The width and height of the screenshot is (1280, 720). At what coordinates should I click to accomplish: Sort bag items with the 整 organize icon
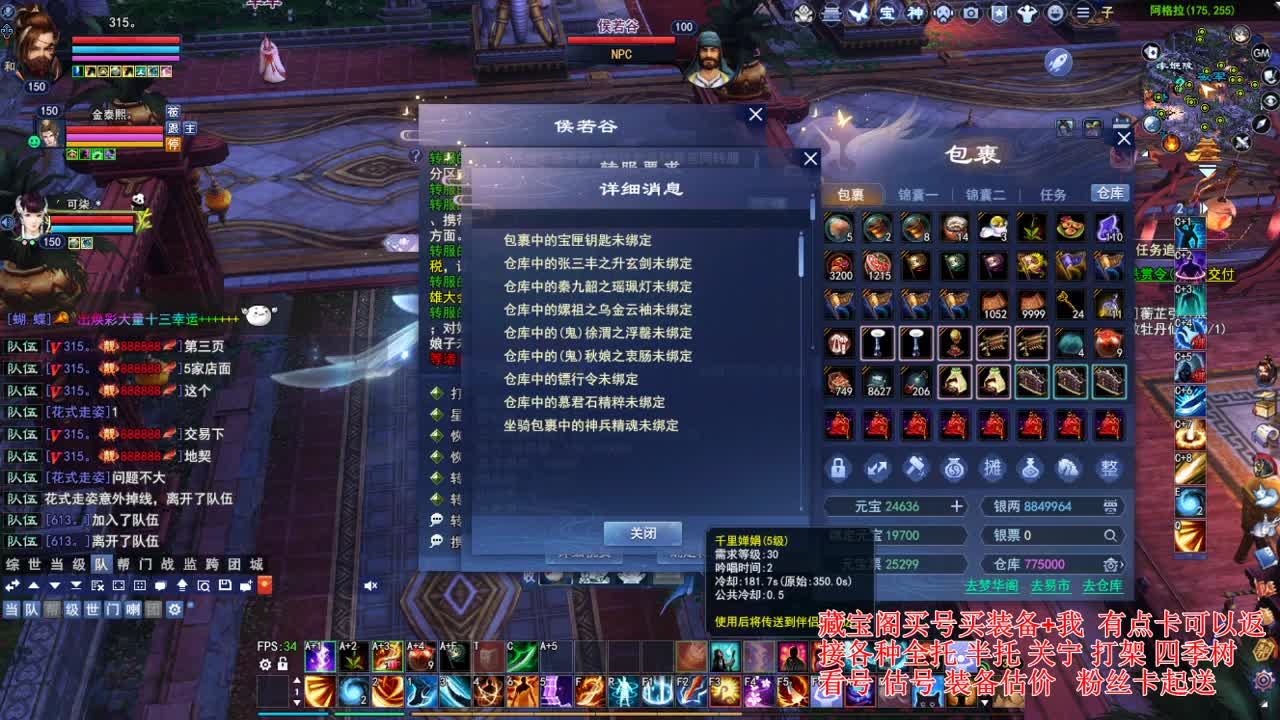(1110, 470)
